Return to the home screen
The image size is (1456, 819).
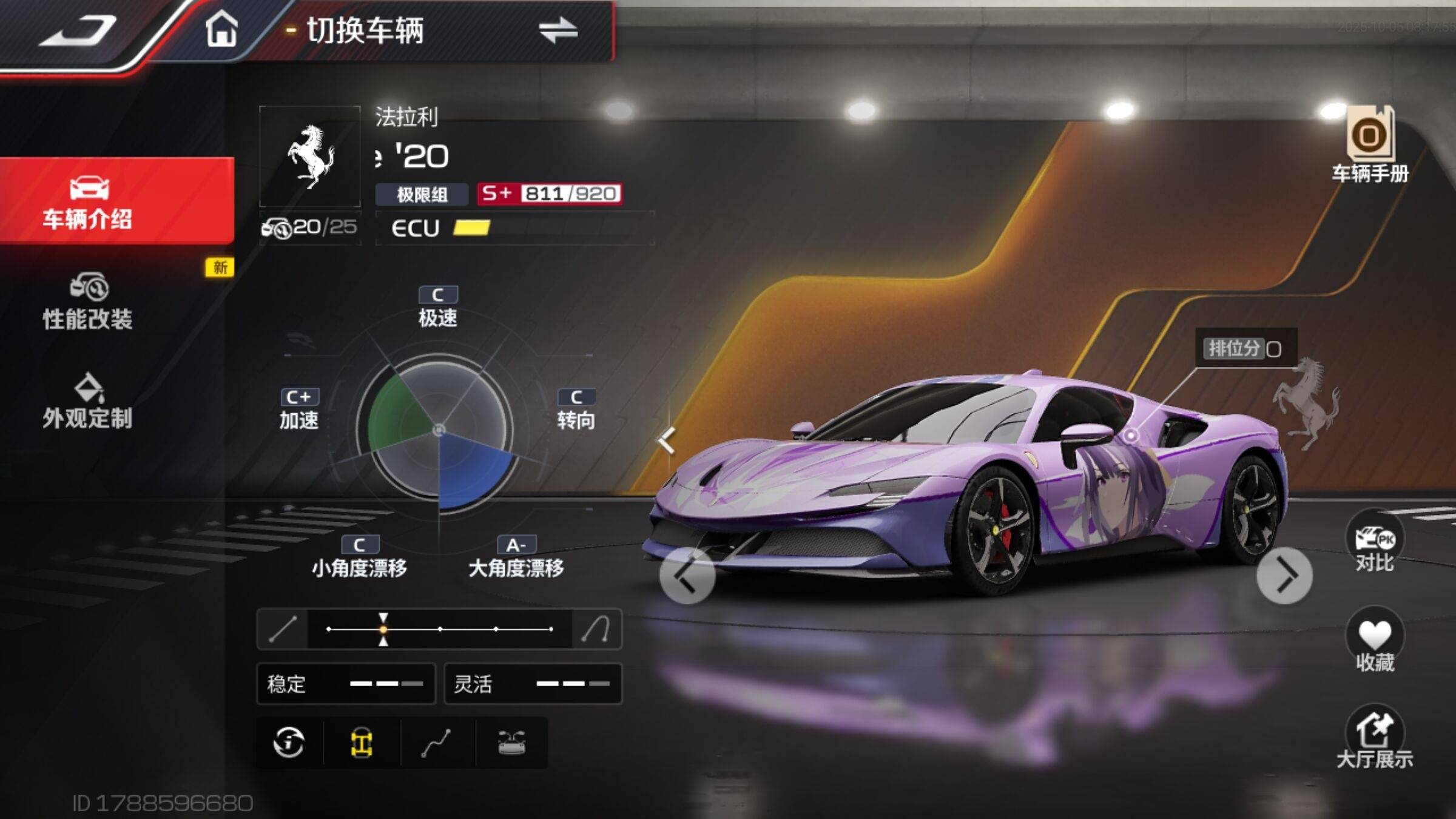pos(221,29)
